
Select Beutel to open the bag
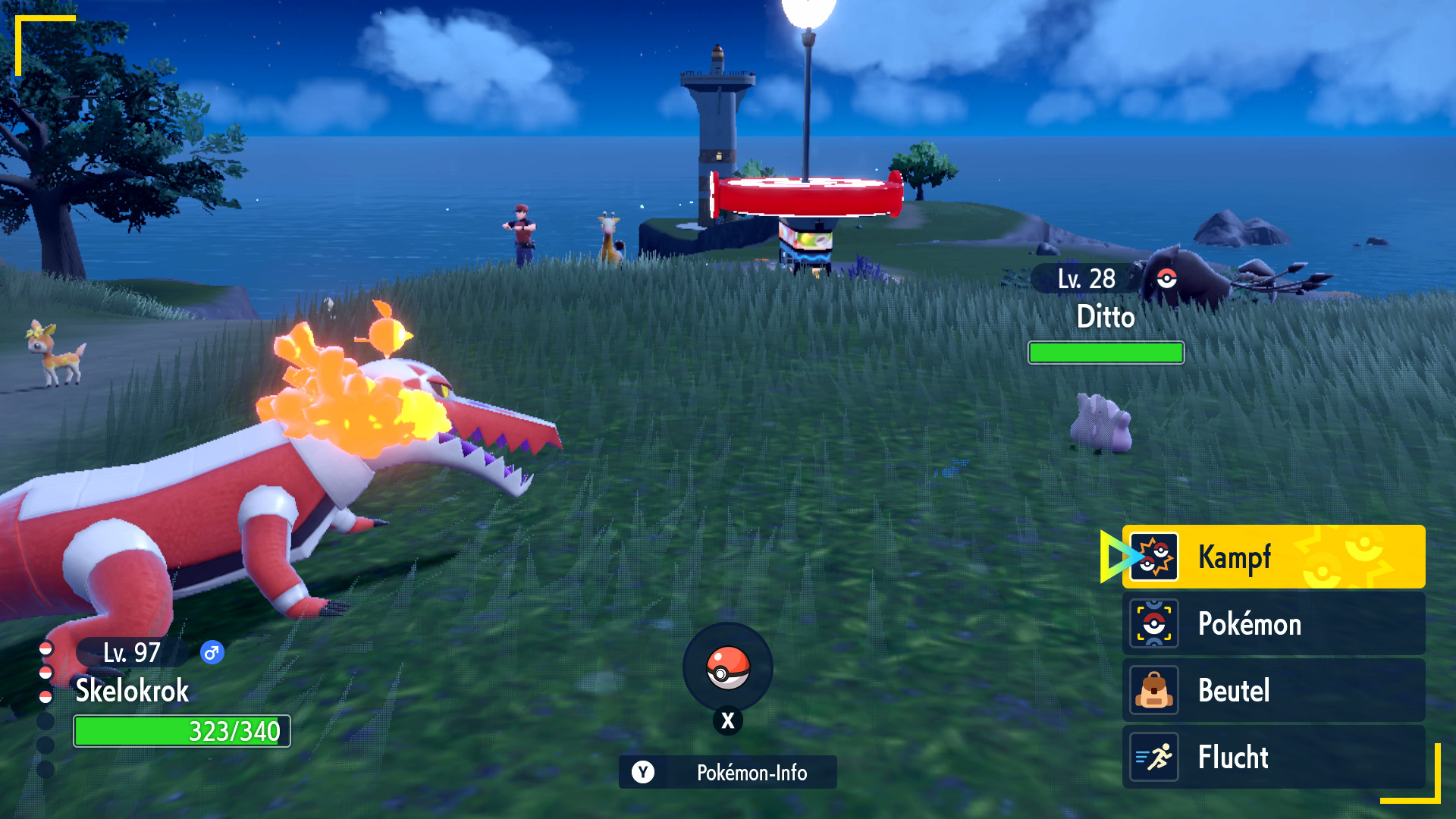pos(1272,690)
